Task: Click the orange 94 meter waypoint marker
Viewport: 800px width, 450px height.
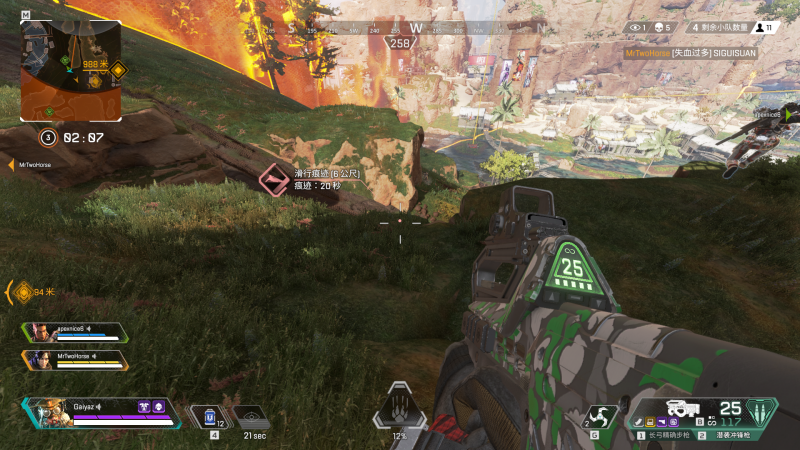Action: point(22,292)
